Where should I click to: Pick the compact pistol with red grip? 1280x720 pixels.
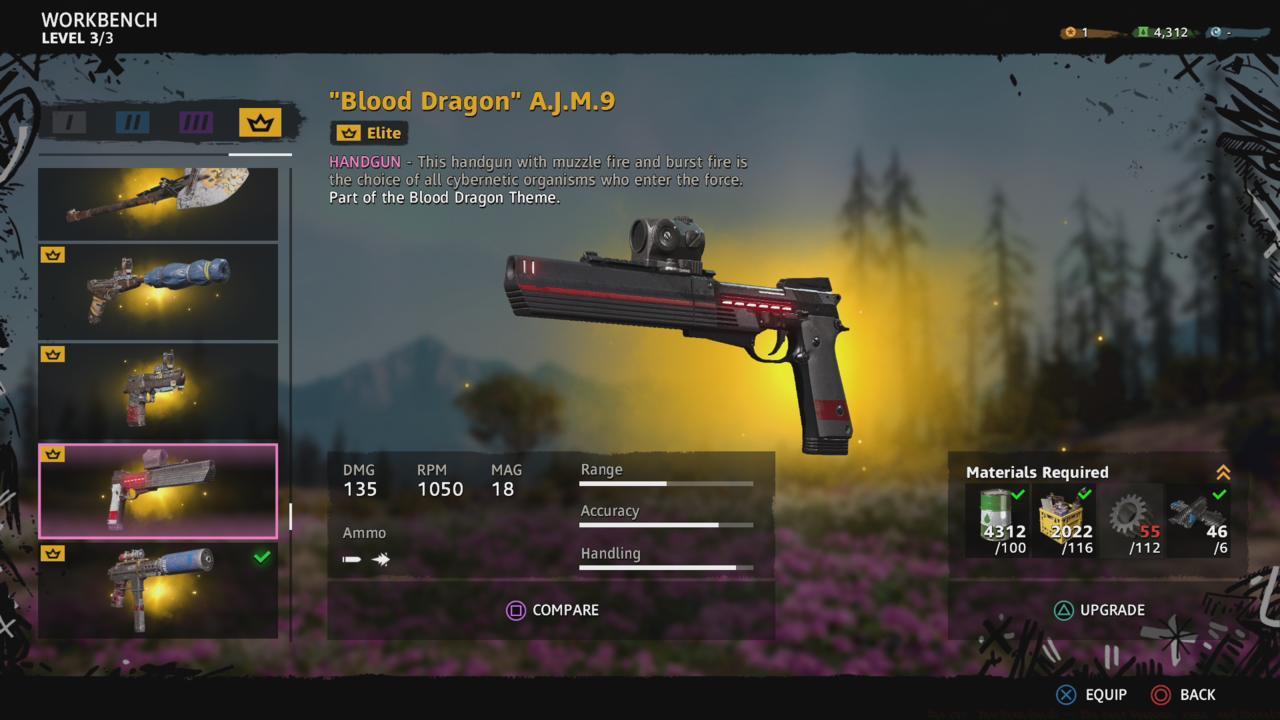(158, 391)
